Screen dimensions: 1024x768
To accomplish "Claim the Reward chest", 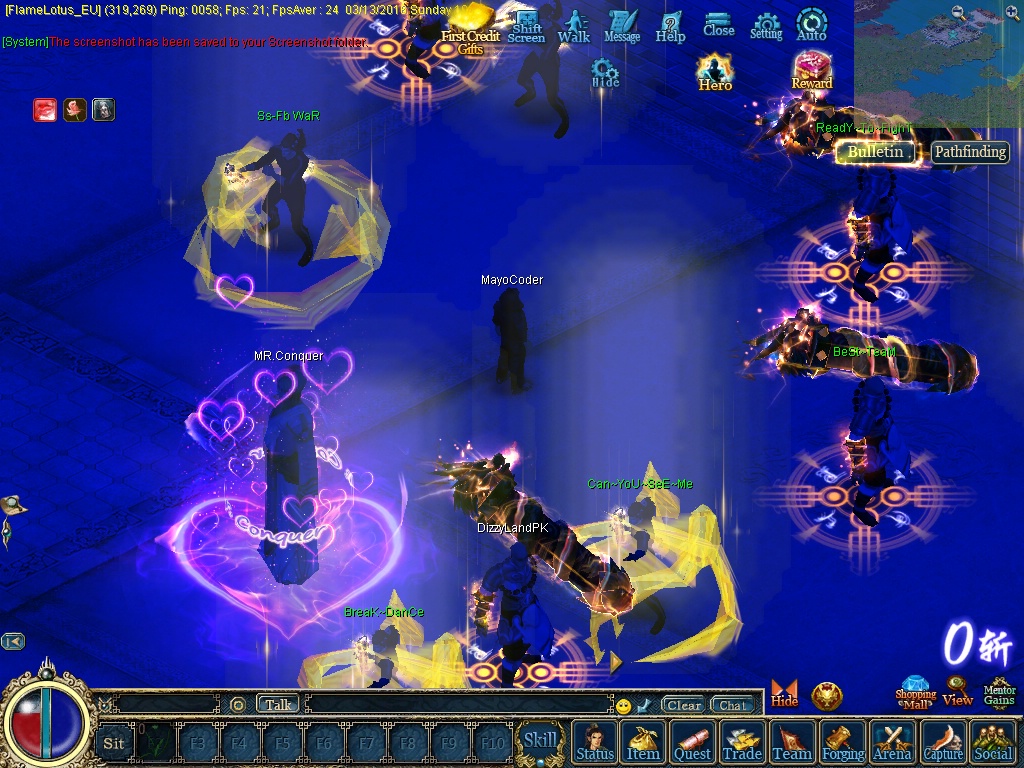I will point(811,72).
